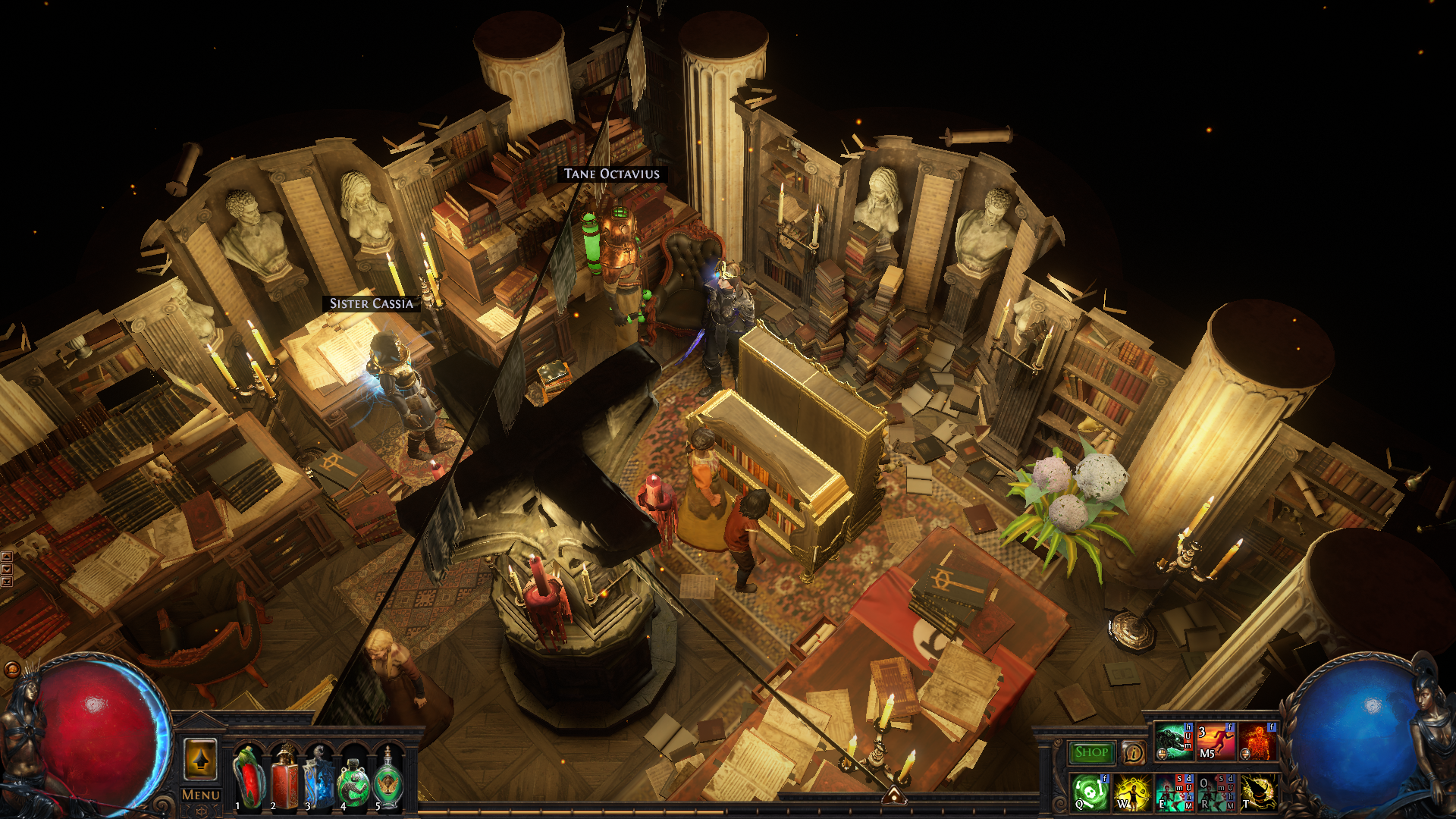Click the chat scroll-to-bottom arrow button
This screenshot has height=819, width=1456.
(7, 581)
